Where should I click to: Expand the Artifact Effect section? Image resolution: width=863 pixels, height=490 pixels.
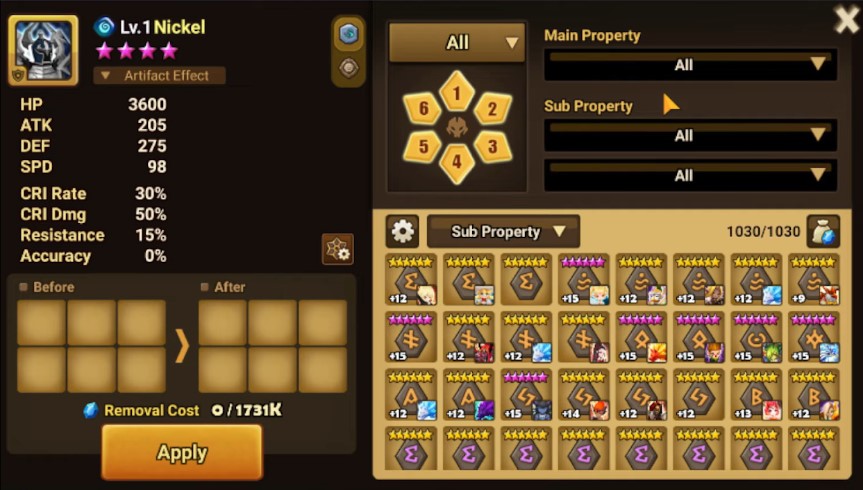click(160, 76)
